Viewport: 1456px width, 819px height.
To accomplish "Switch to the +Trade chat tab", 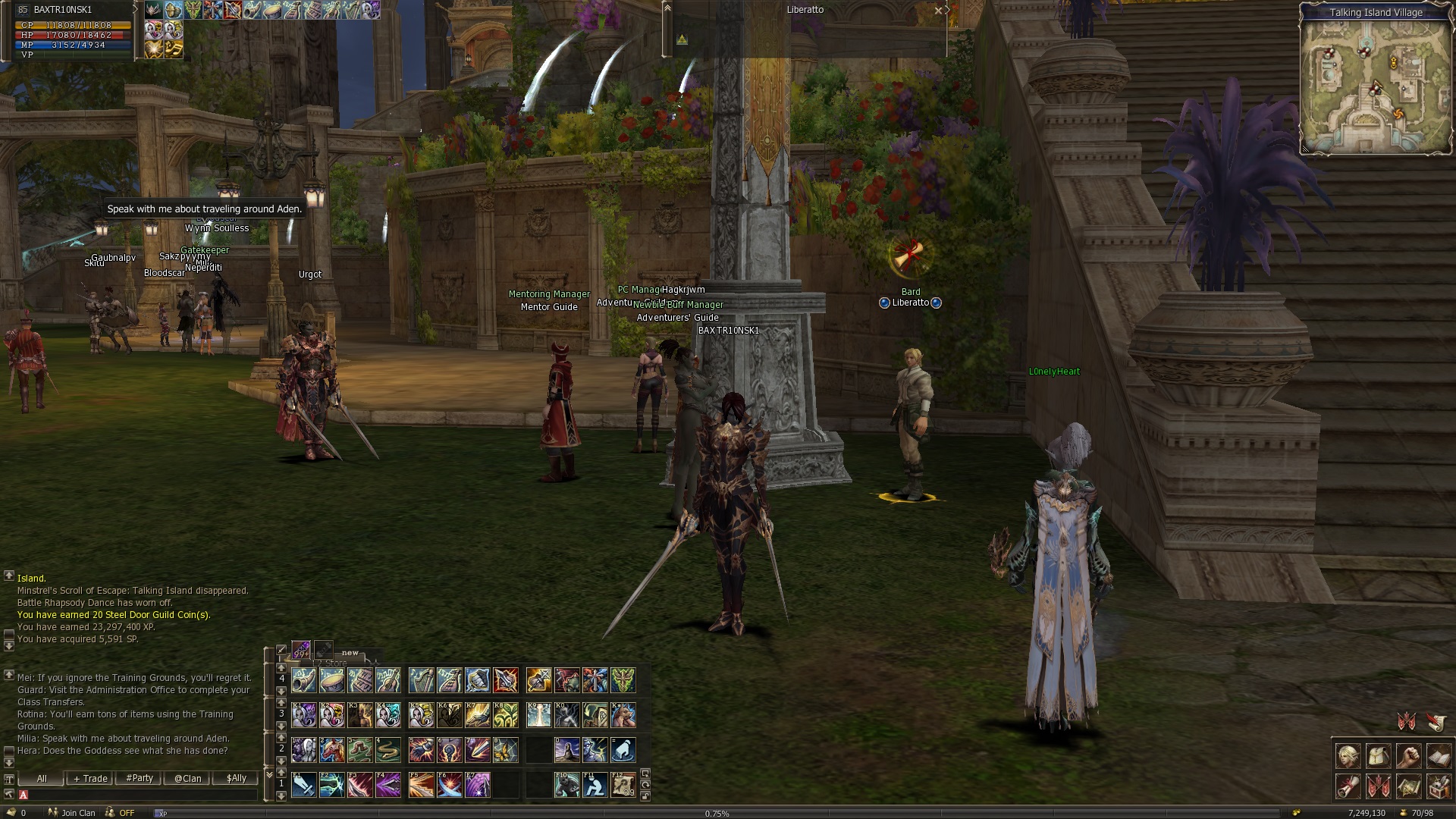I will point(90,778).
